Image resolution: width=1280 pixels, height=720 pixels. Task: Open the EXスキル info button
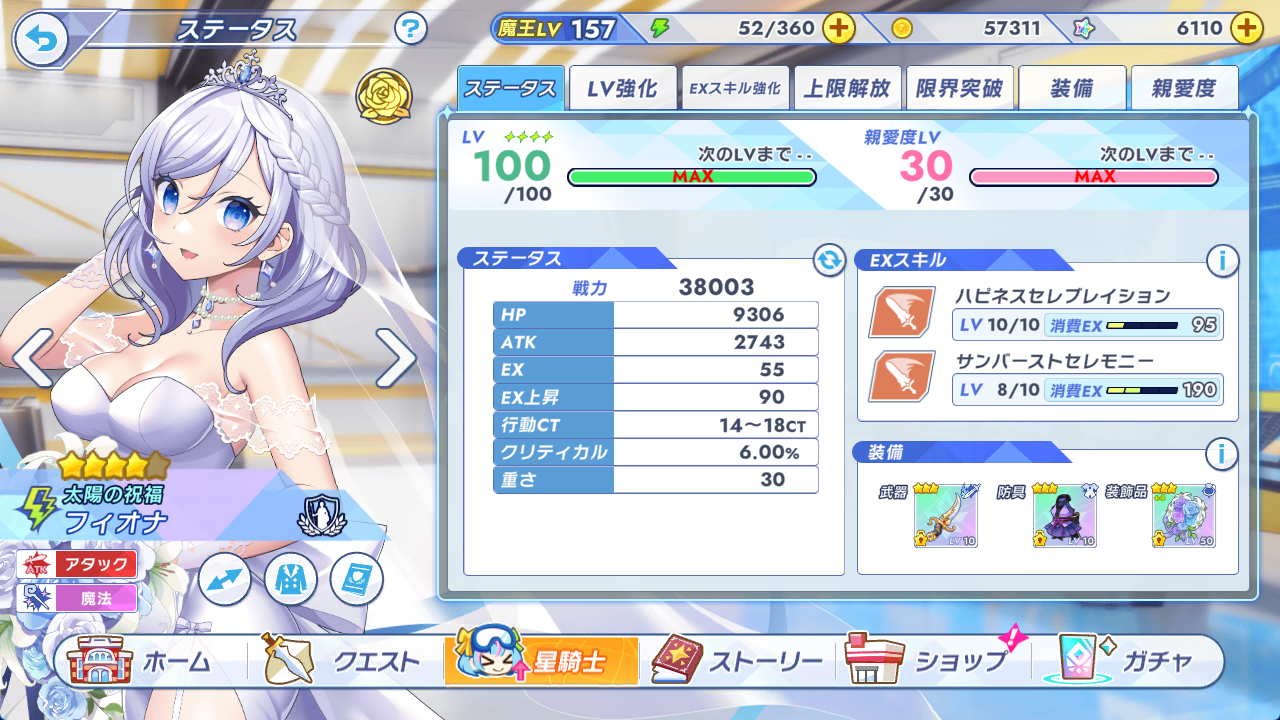click(1221, 261)
